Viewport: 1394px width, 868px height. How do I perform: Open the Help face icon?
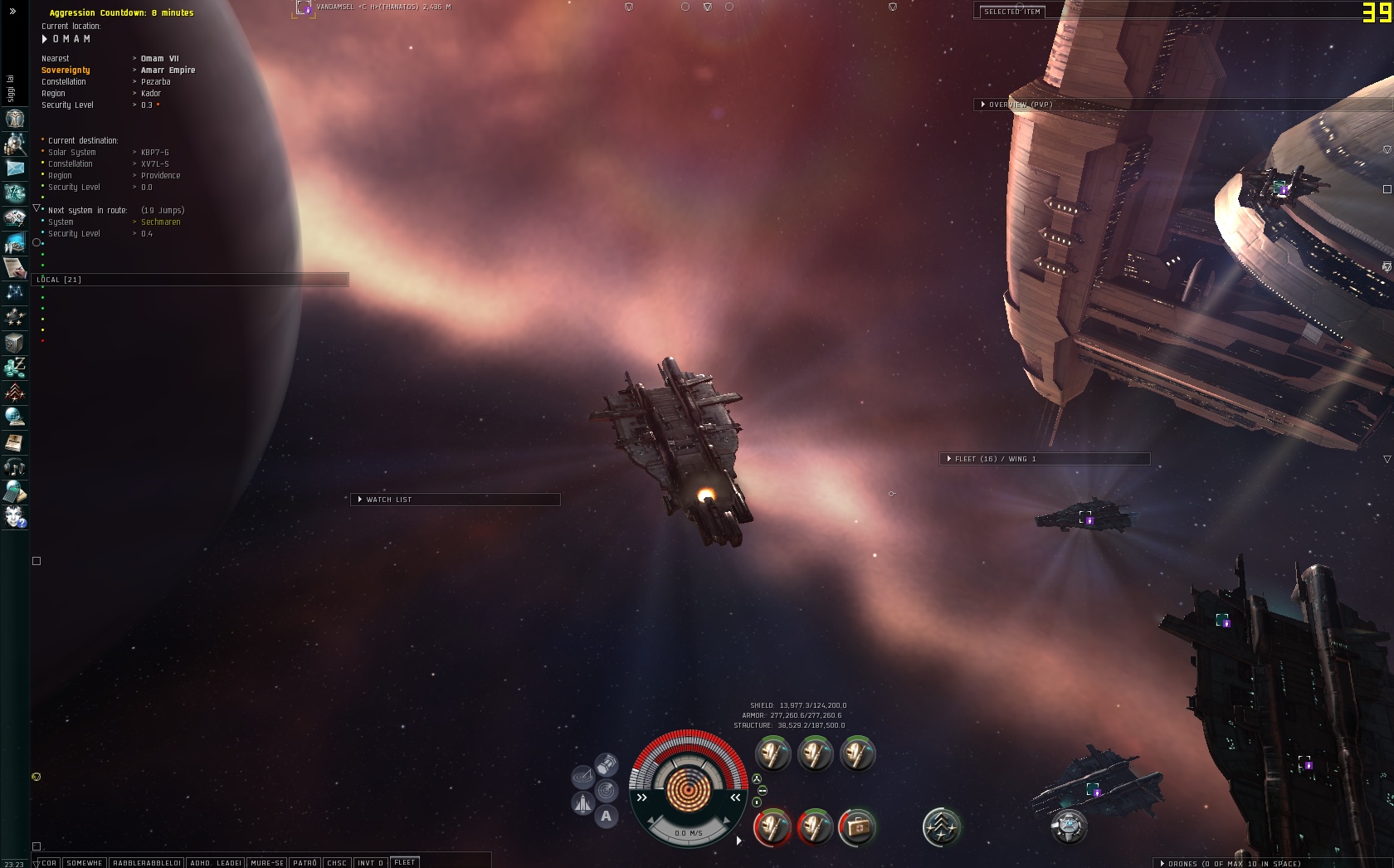[15, 517]
